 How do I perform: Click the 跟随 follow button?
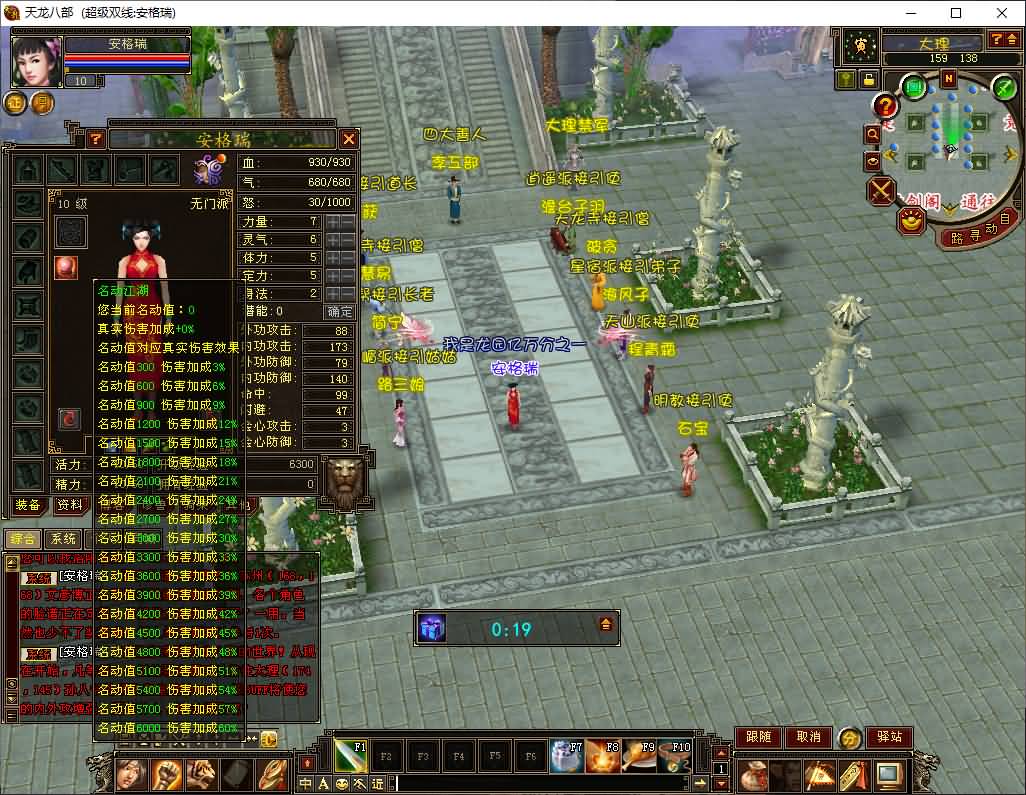[759, 737]
